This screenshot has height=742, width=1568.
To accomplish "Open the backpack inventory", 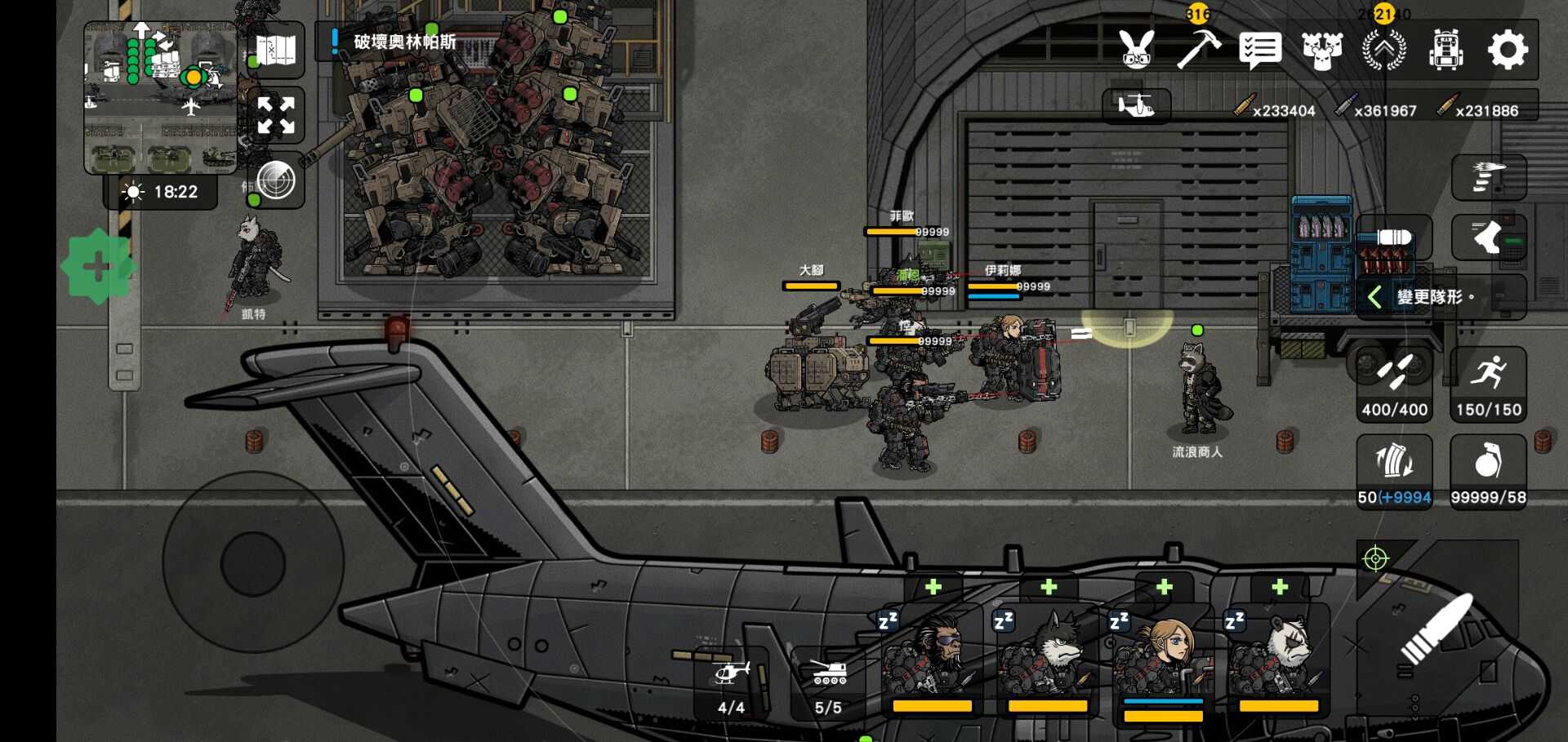I will 1445,51.
